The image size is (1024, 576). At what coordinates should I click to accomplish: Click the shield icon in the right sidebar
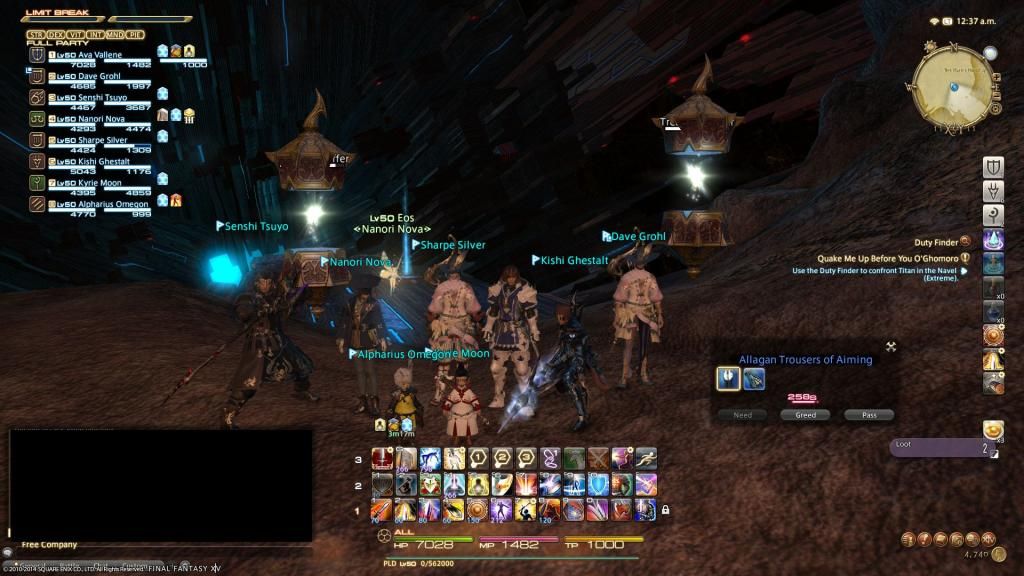click(993, 167)
